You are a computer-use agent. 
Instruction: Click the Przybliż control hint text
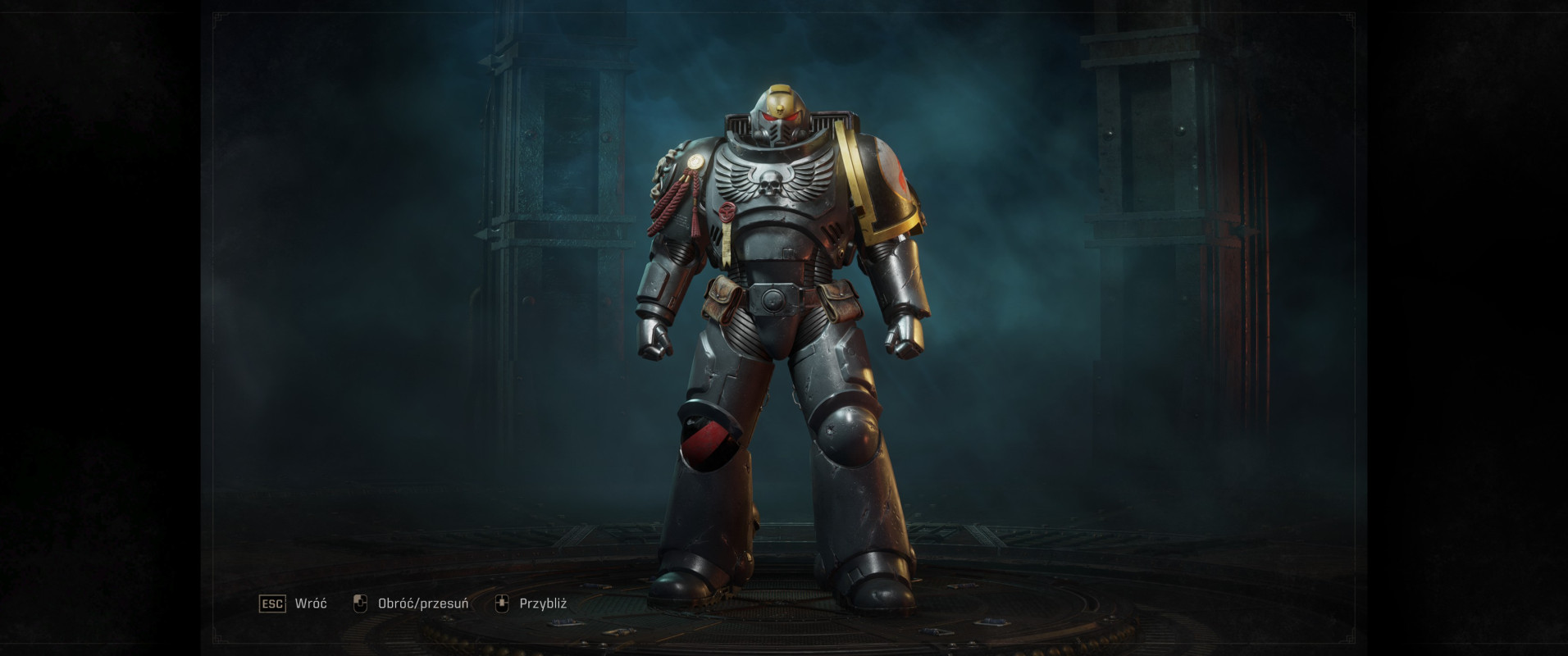pos(543,604)
